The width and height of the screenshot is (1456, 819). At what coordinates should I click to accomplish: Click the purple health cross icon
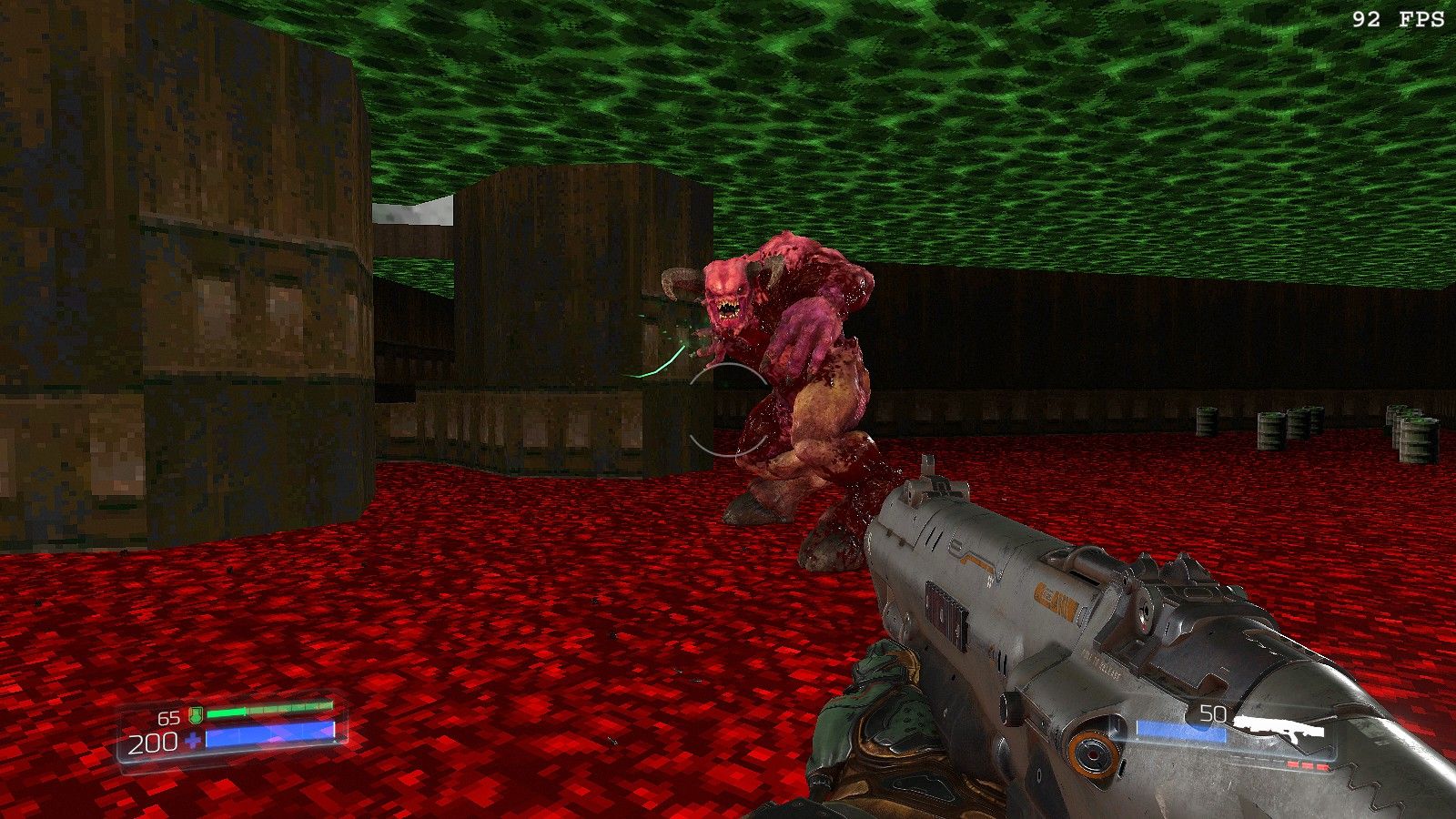click(194, 739)
